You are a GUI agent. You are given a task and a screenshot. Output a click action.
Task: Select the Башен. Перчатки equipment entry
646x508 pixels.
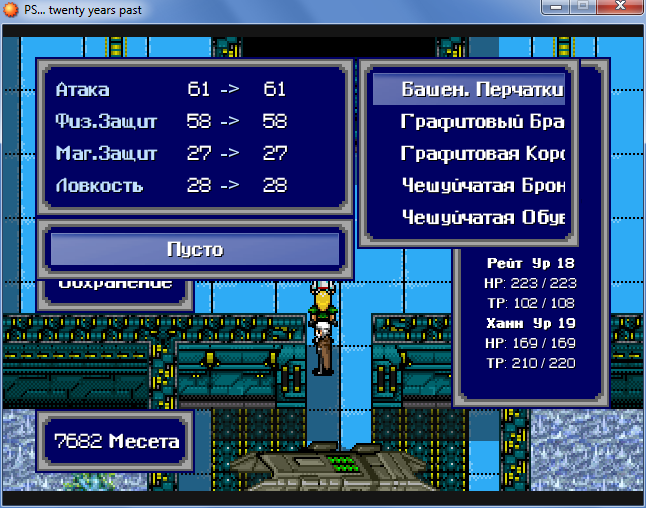point(470,90)
